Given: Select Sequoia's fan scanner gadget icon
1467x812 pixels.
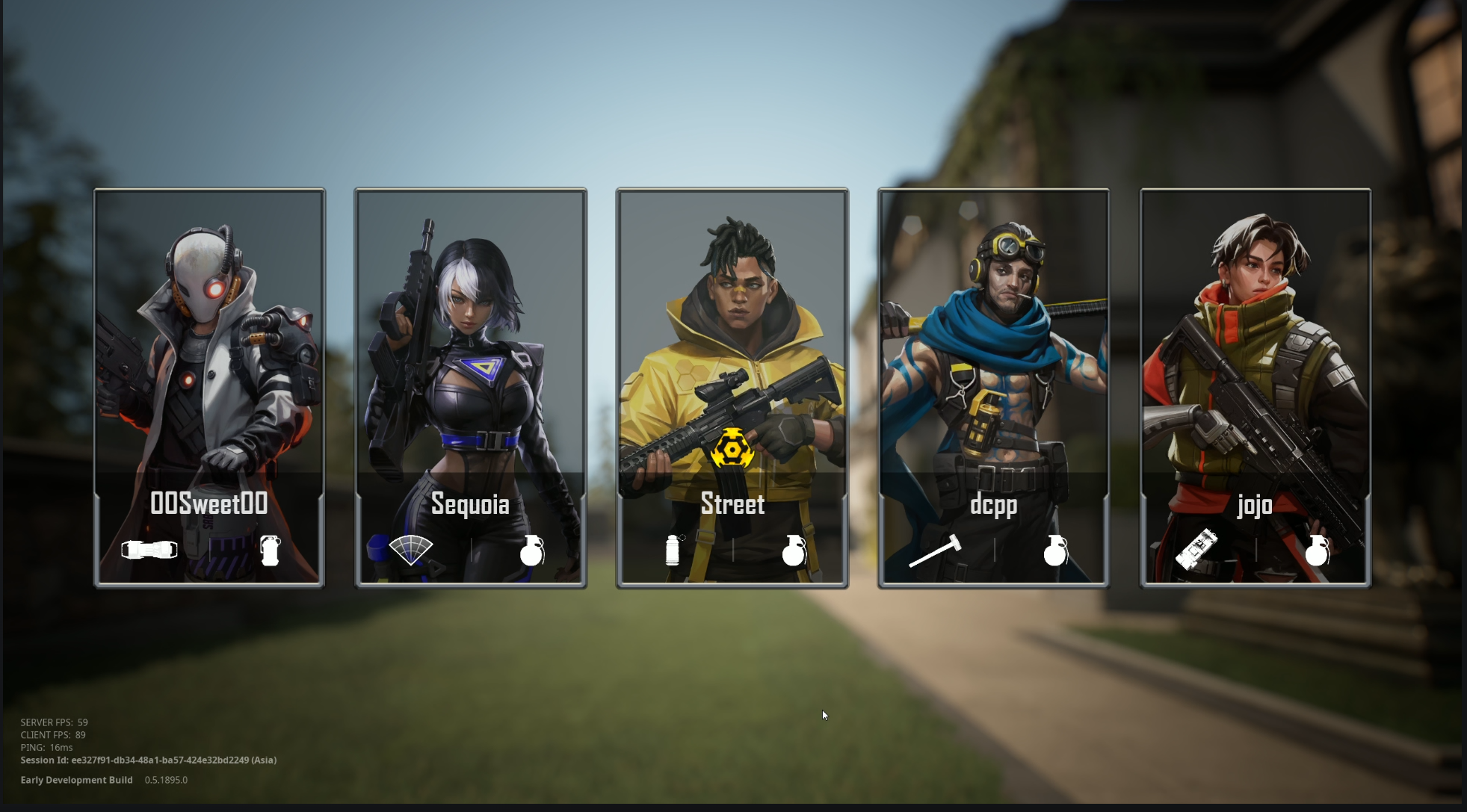Looking at the screenshot, I should (x=410, y=550).
